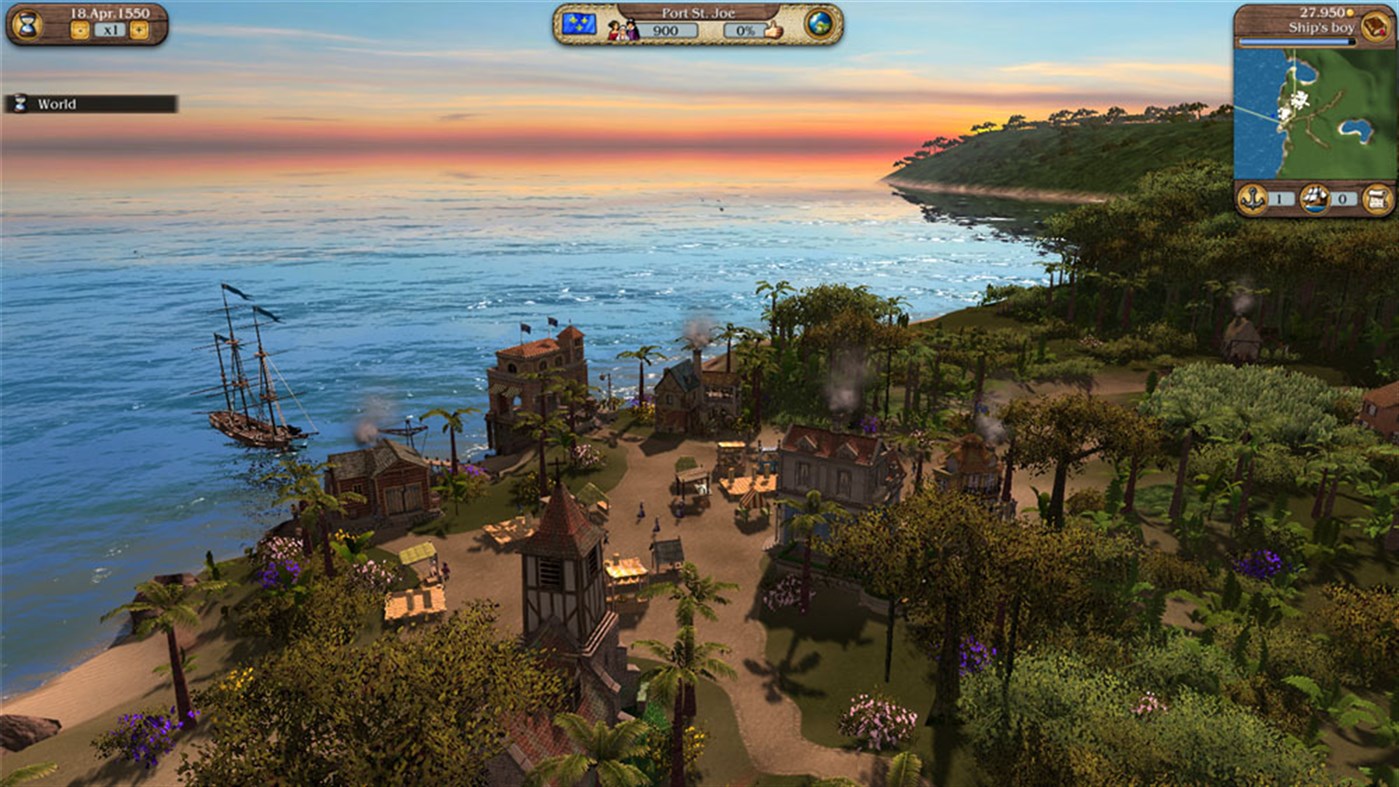The width and height of the screenshot is (1399, 787).
Task: Click the anchor harbor icon
Action: click(x=1254, y=199)
